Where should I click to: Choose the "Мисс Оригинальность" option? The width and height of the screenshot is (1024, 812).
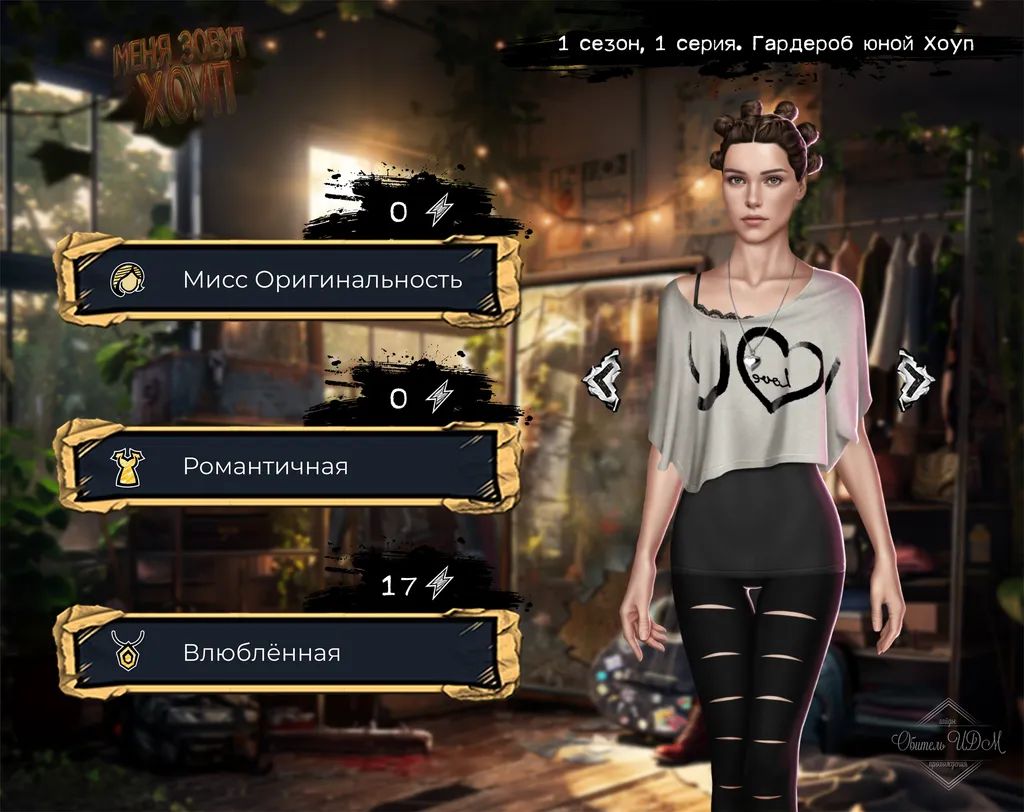(289, 279)
